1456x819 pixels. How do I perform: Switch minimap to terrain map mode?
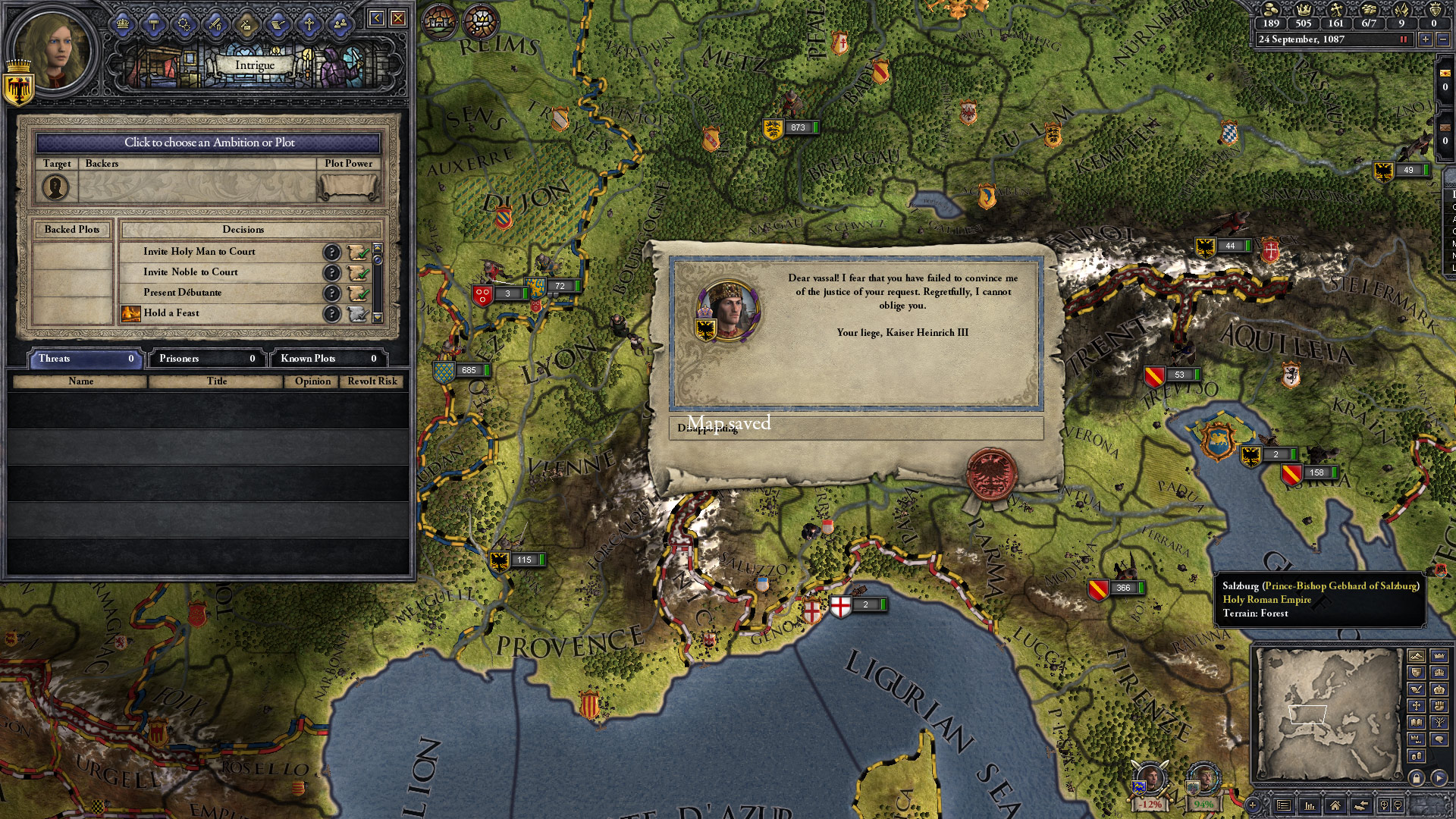tap(1415, 655)
